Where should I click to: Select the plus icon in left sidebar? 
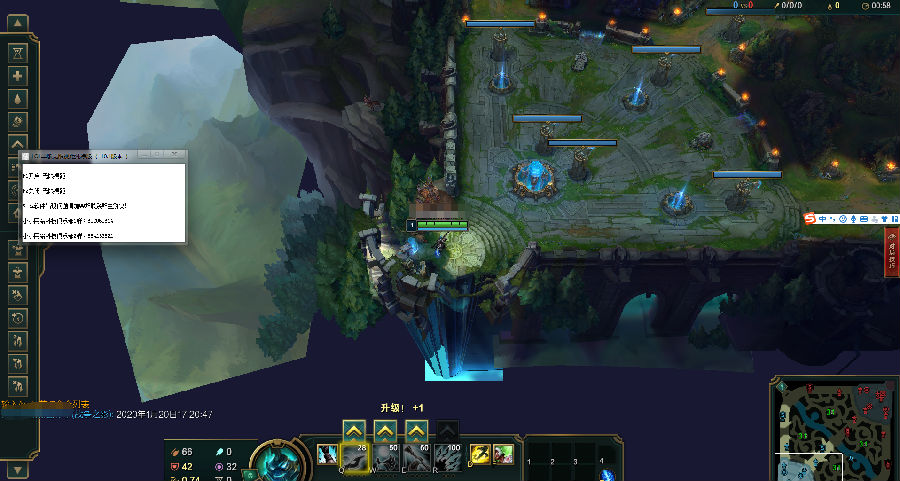tap(18, 75)
